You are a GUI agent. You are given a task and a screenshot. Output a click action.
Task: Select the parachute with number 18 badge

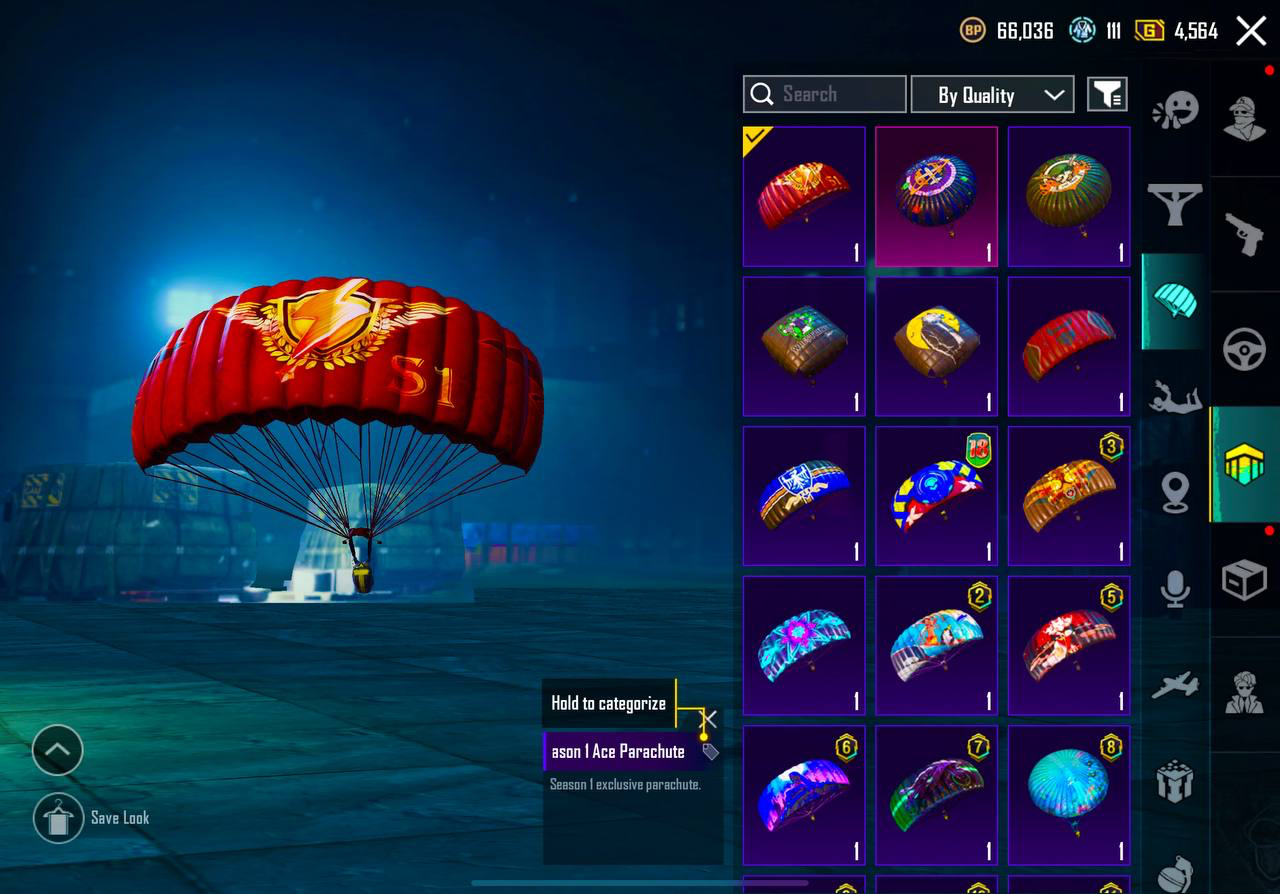coord(936,496)
